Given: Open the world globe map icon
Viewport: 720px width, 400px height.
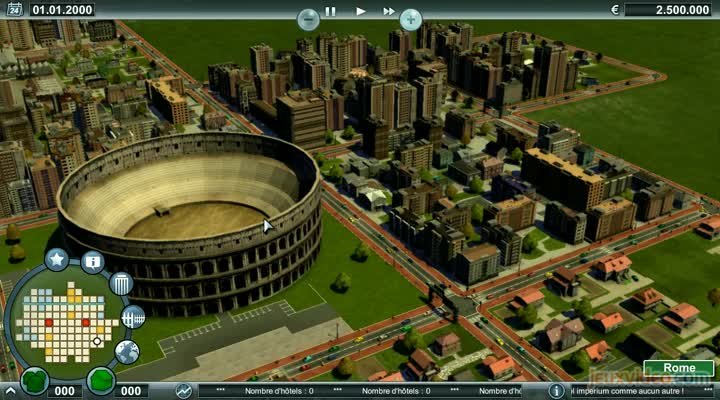Looking at the screenshot, I should click(x=127, y=351).
